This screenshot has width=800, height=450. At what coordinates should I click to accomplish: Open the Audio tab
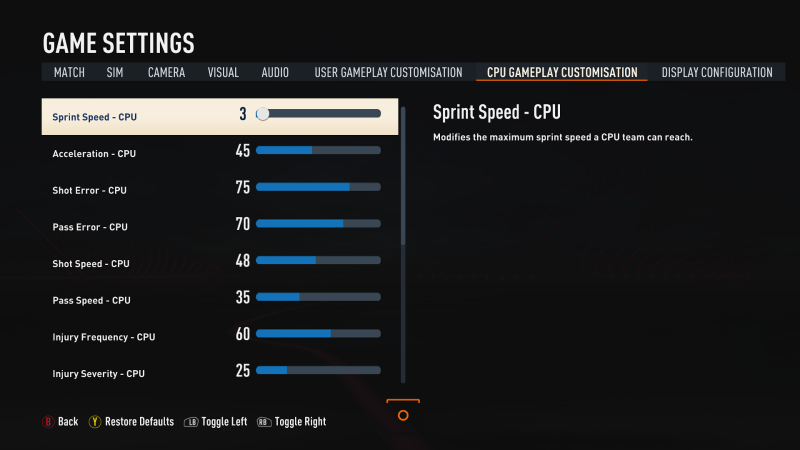[275, 73]
